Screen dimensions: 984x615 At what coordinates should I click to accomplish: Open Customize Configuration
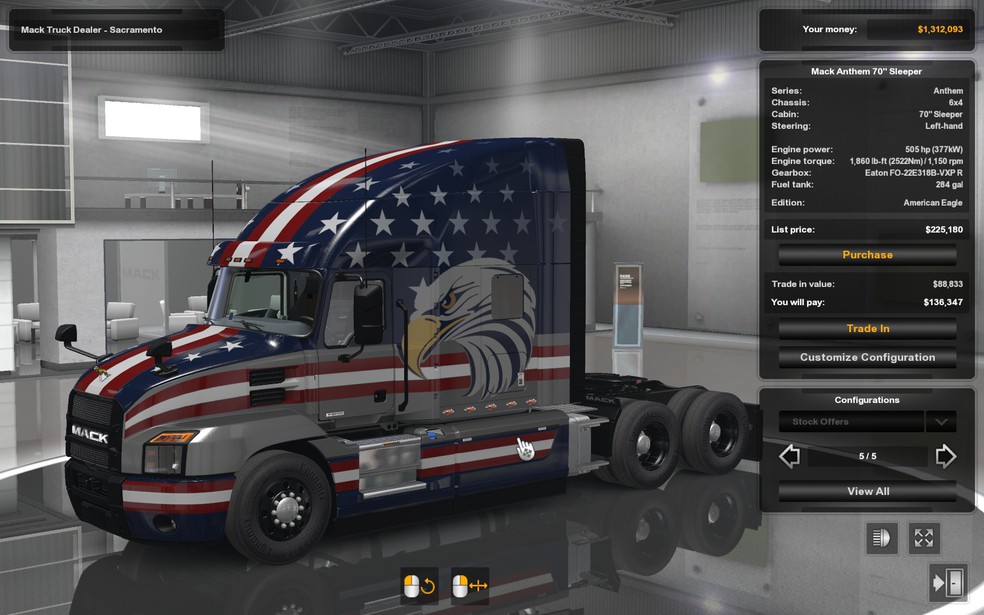point(867,357)
